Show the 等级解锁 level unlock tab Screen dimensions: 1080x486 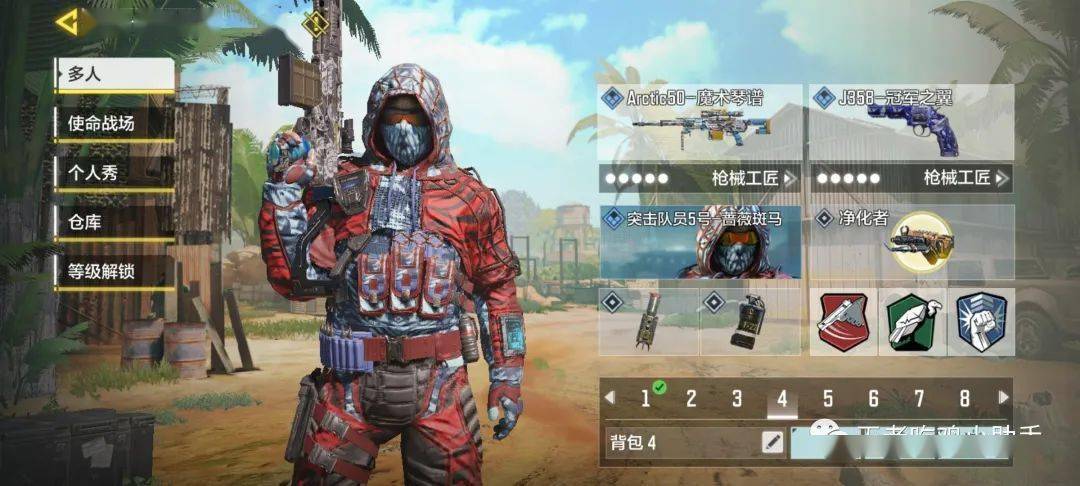(x=114, y=271)
